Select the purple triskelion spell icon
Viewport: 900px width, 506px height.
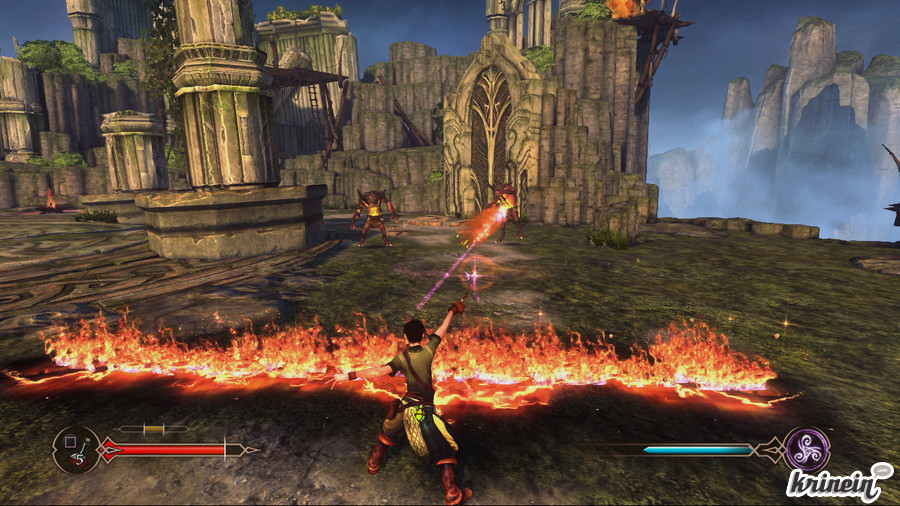click(806, 449)
